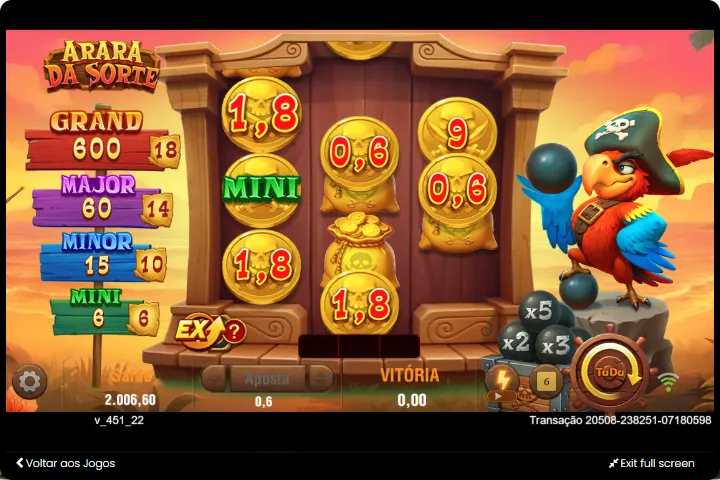Toggle the lightning bolt turbo mode
Viewport: 720px width, 480px height.
502,379
